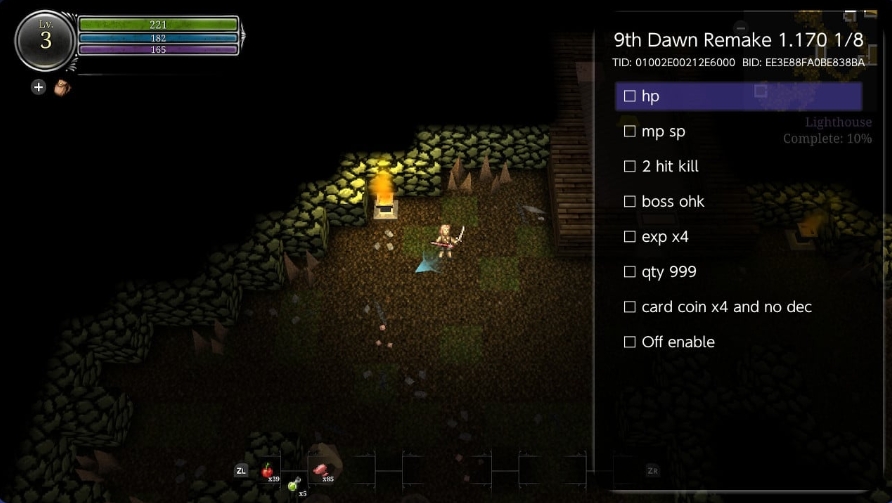The image size is (892, 503).
Task: Open the brown pouch bag icon
Action: coord(62,87)
